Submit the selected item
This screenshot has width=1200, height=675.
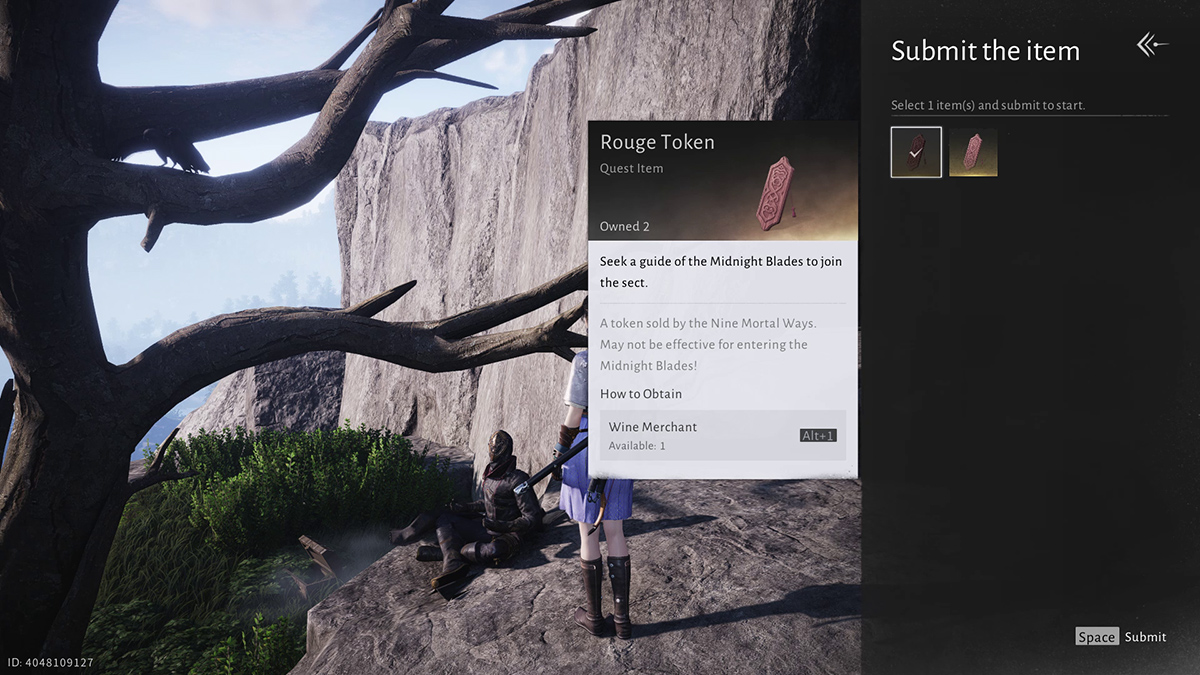click(x=1121, y=637)
